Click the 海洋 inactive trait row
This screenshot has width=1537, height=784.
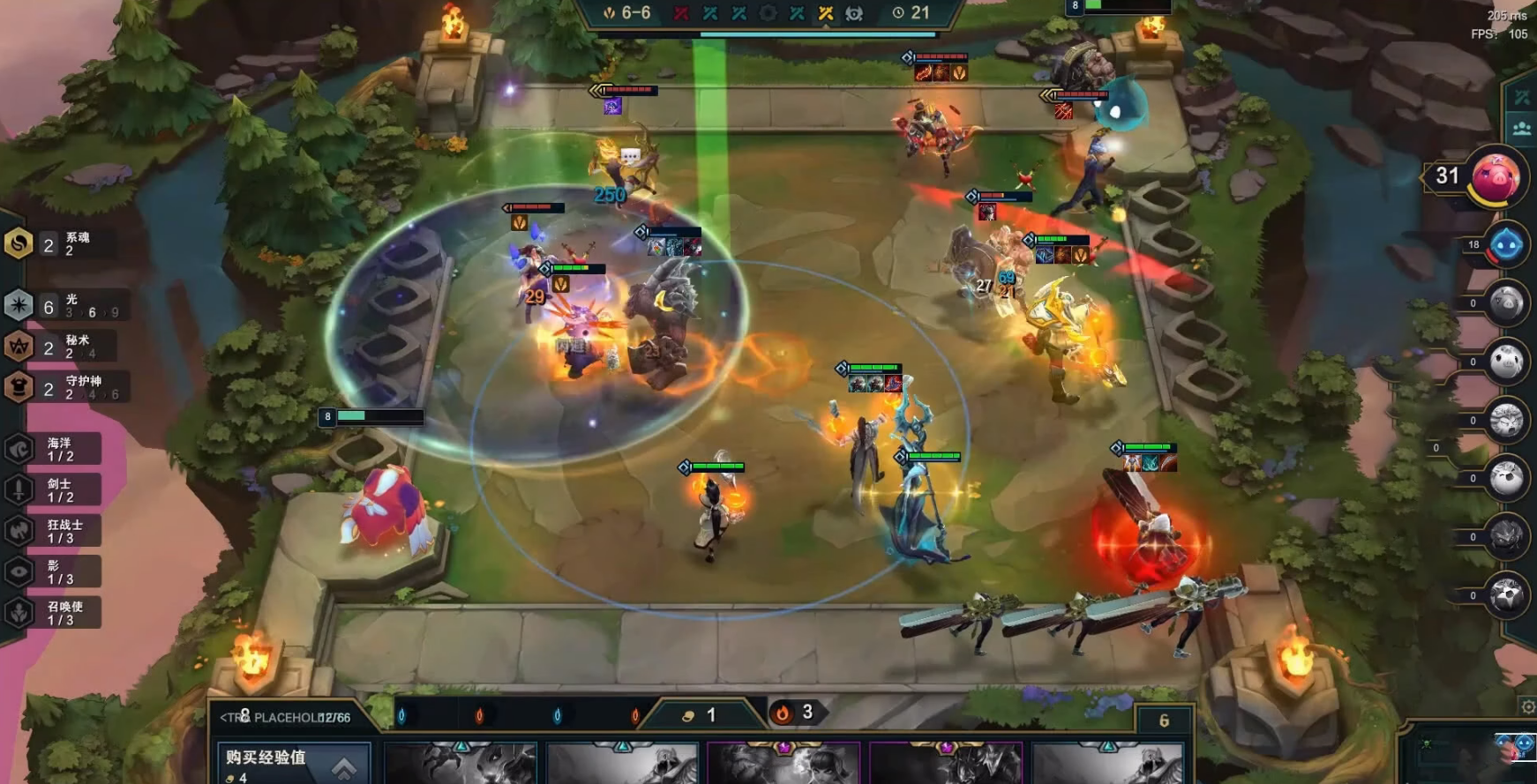(53, 449)
